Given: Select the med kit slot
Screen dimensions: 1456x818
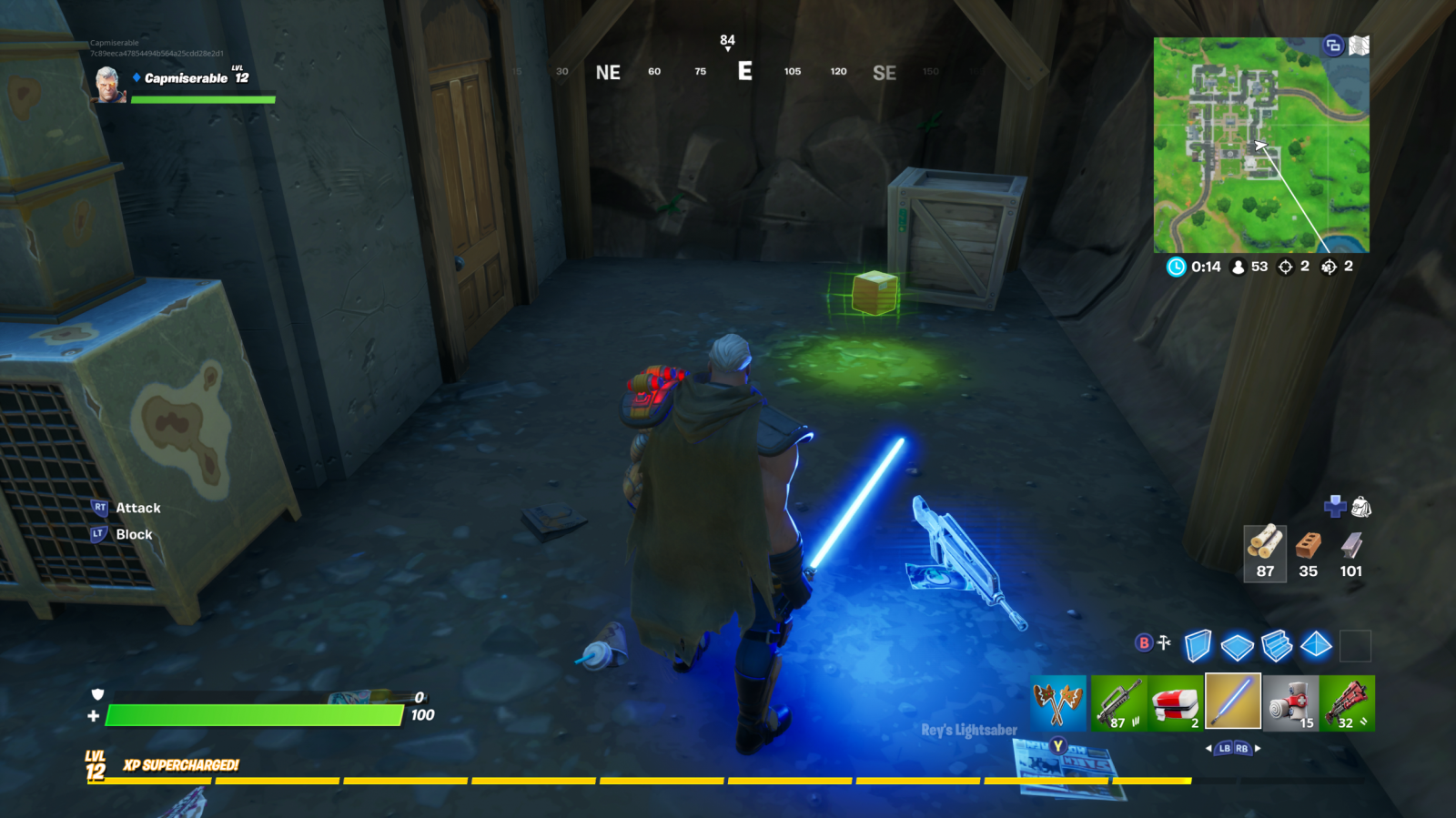Looking at the screenshot, I should 1176,702.
